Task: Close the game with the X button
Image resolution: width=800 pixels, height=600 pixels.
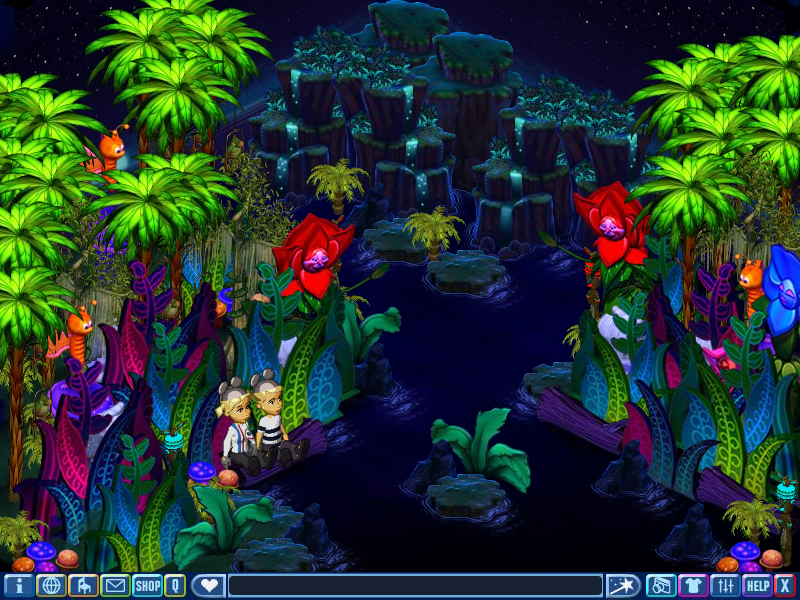Action: click(785, 586)
